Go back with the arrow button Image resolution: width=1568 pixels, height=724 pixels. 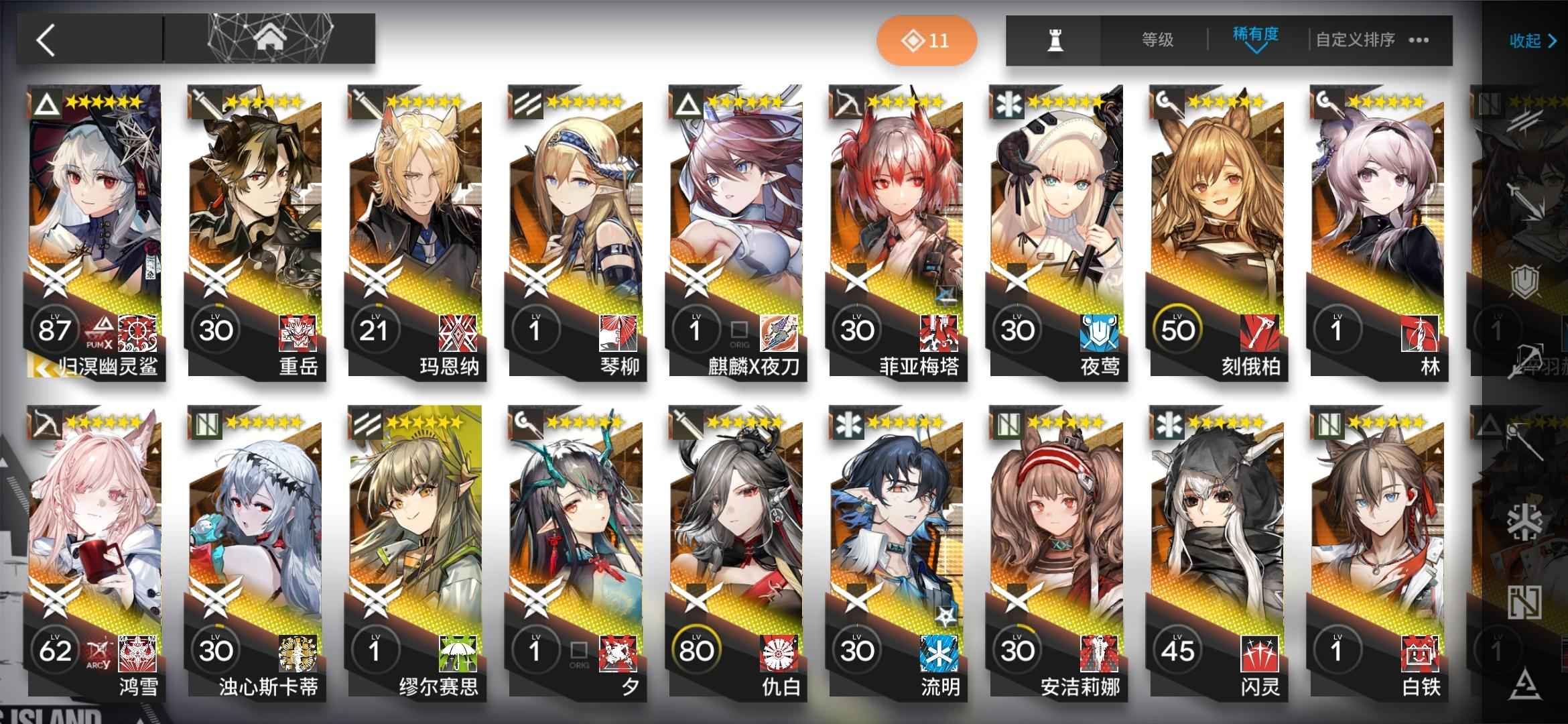click(46, 40)
